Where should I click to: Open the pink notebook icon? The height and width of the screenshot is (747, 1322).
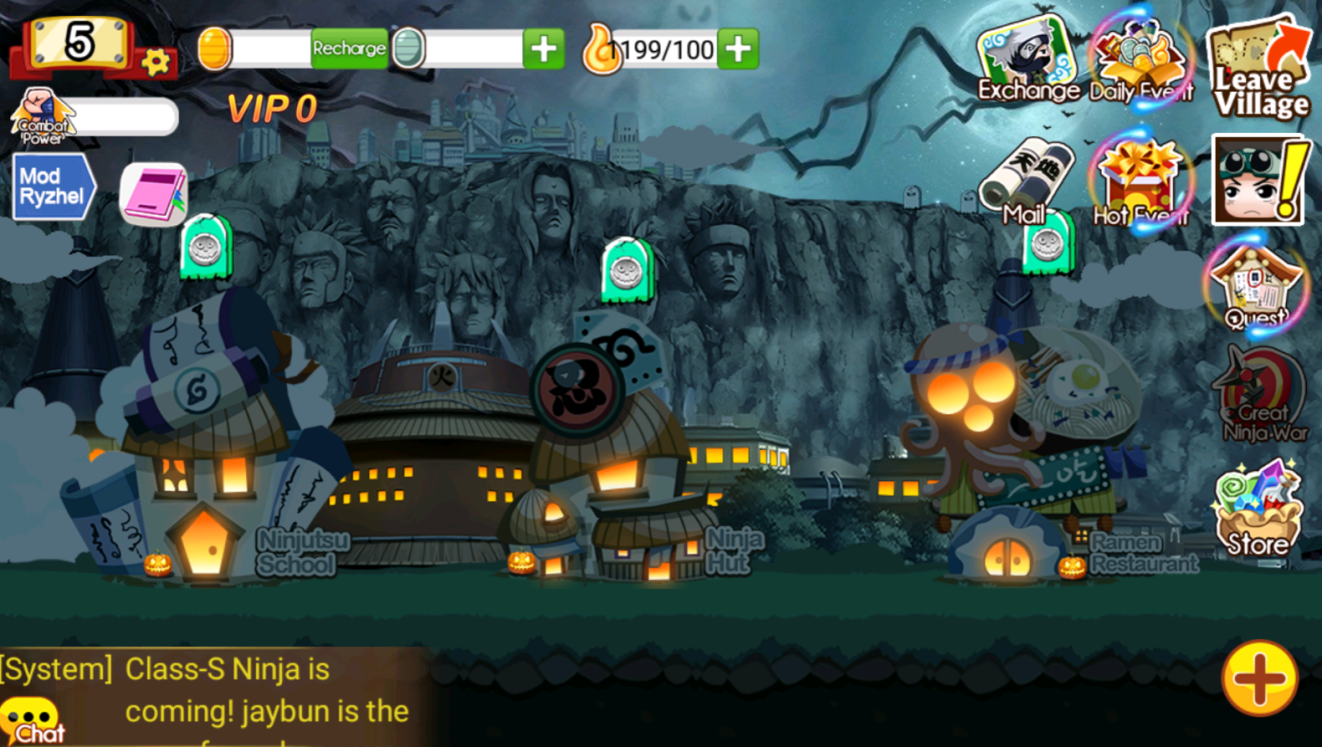pyautogui.click(x=153, y=194)
